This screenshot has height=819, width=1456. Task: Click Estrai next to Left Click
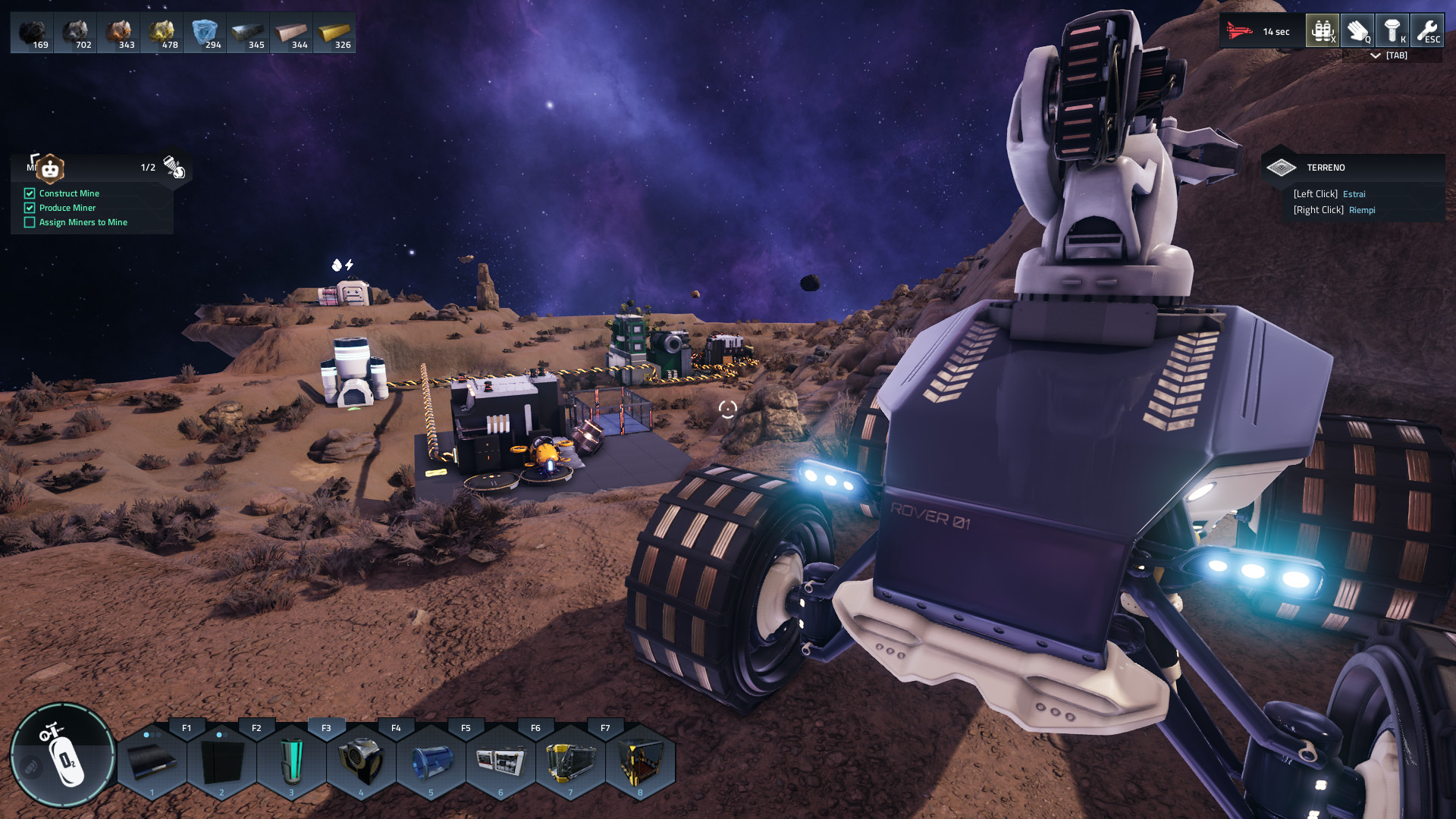tap(1355, 194)
